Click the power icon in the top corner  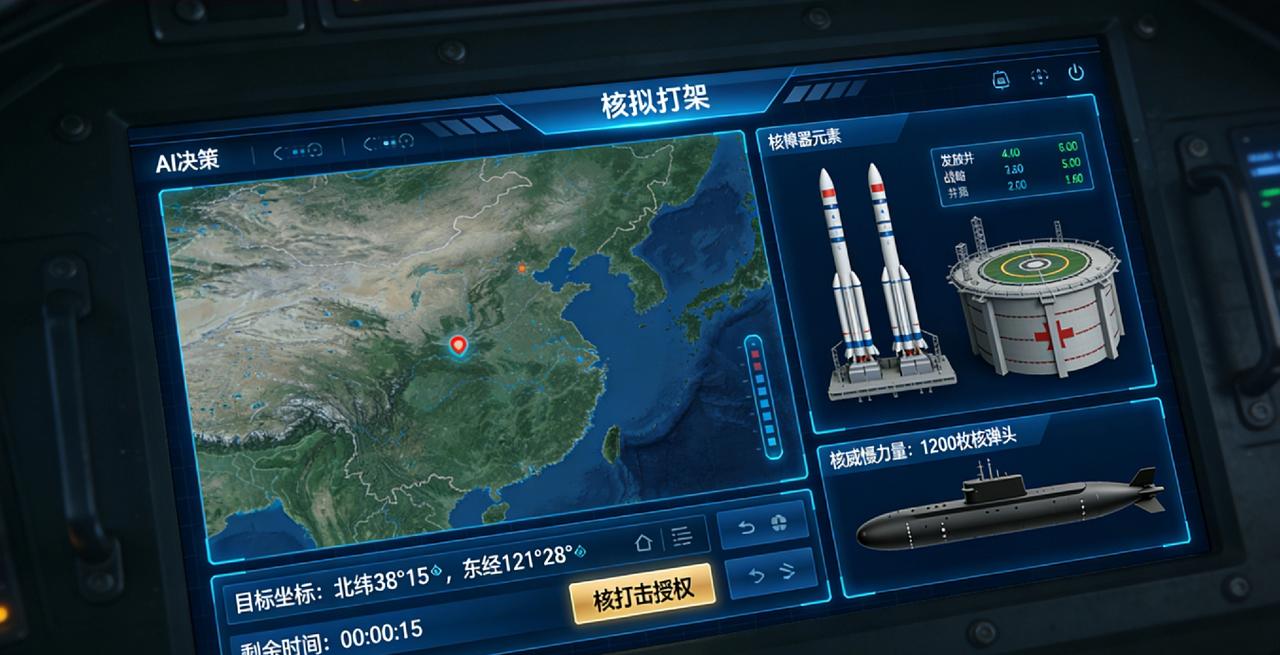(1076, 73)
